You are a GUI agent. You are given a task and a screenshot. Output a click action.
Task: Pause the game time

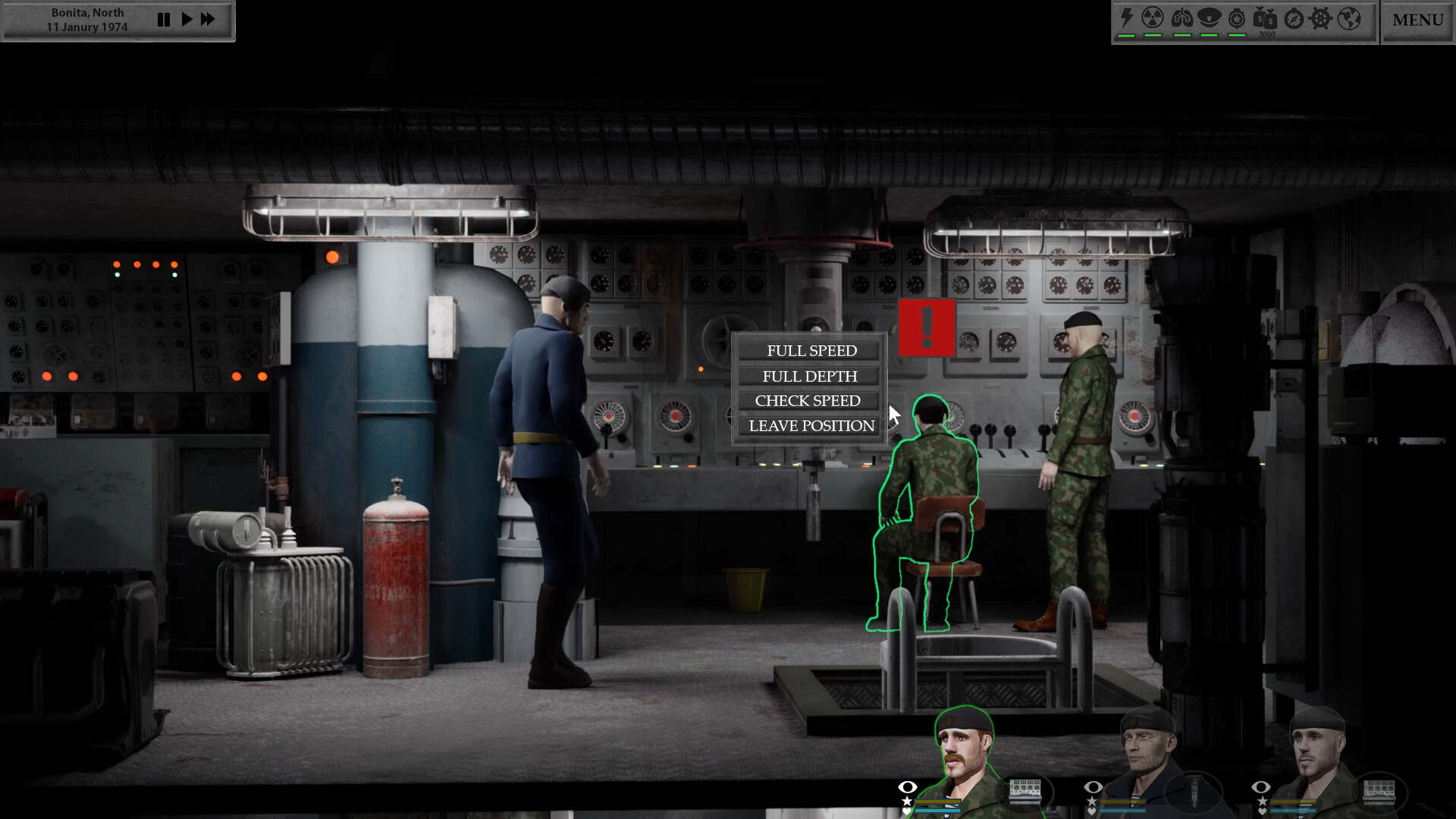pos(164,20)
